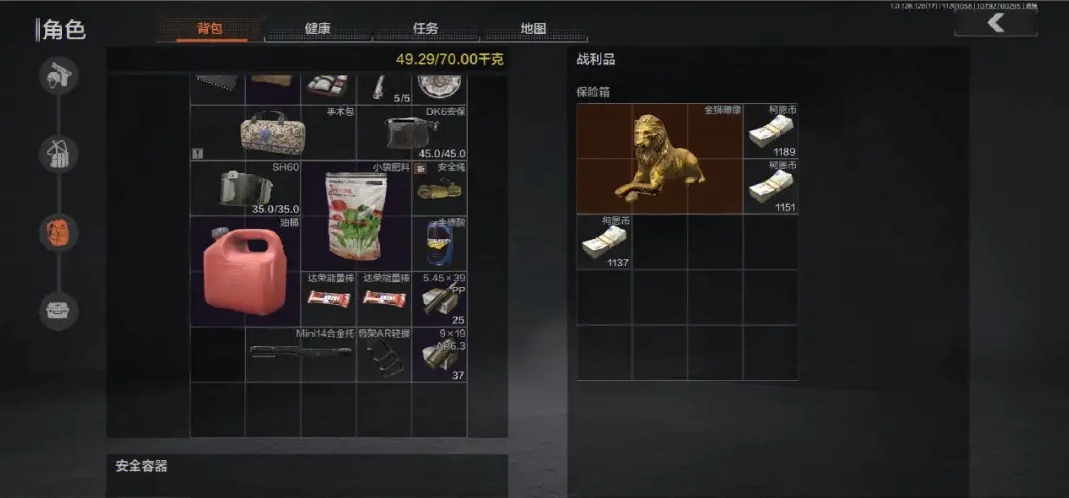Take the 柯恩币 stack of 1151
This screenshot has height=498, width=1069.
pos(770,186)
